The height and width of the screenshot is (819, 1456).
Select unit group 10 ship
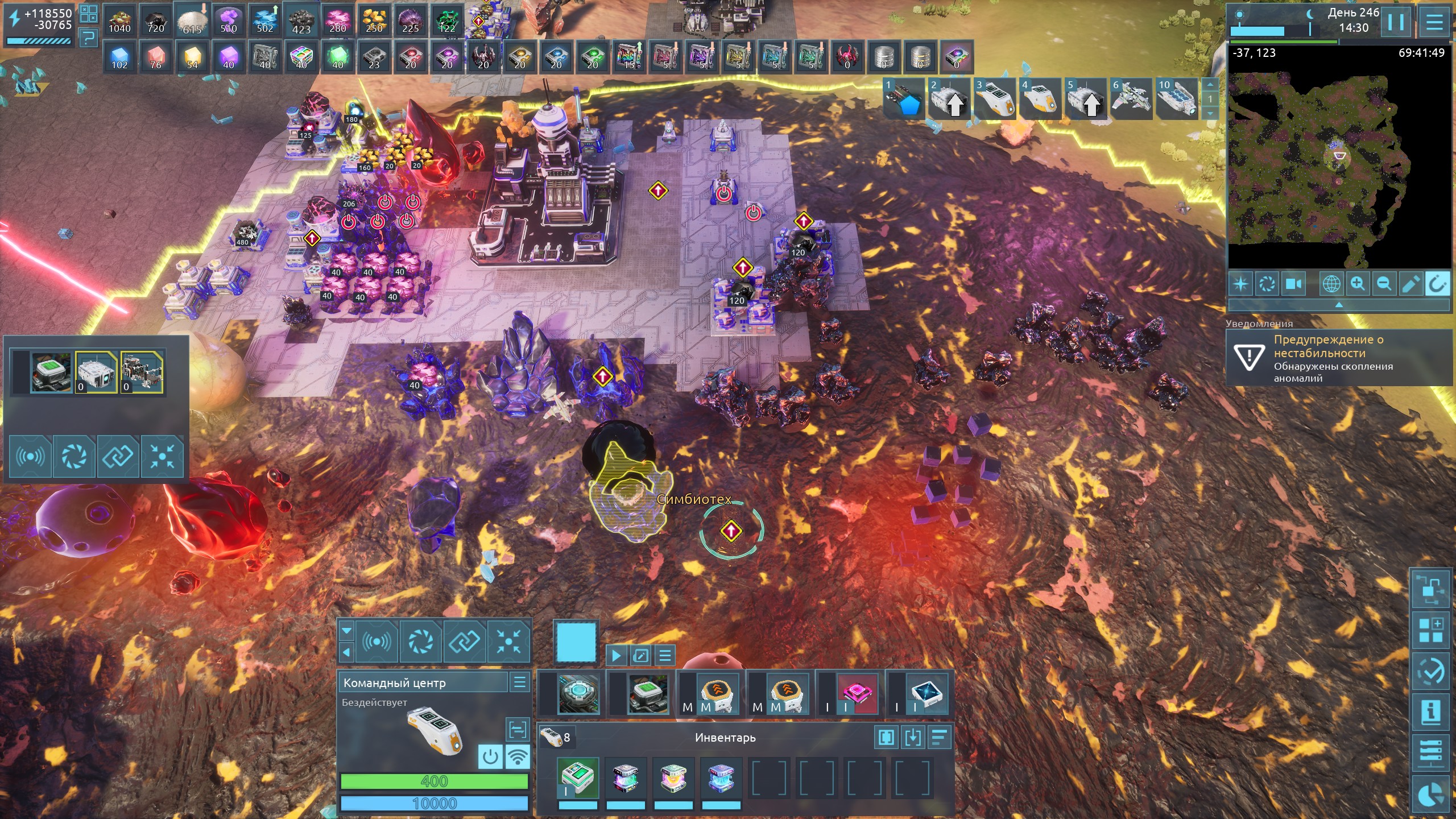point(1176,99)
